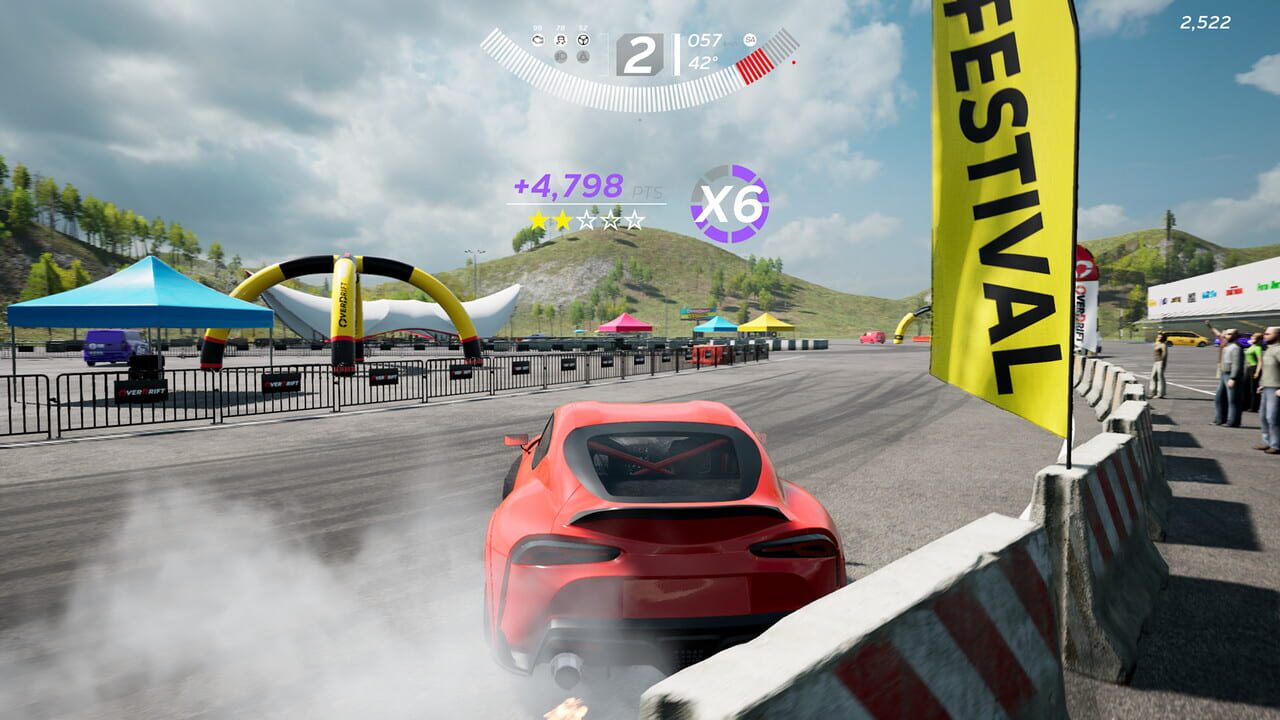Expand the speed readout showing 057
Screen dimensions: 1280x720
coord(705,40)
